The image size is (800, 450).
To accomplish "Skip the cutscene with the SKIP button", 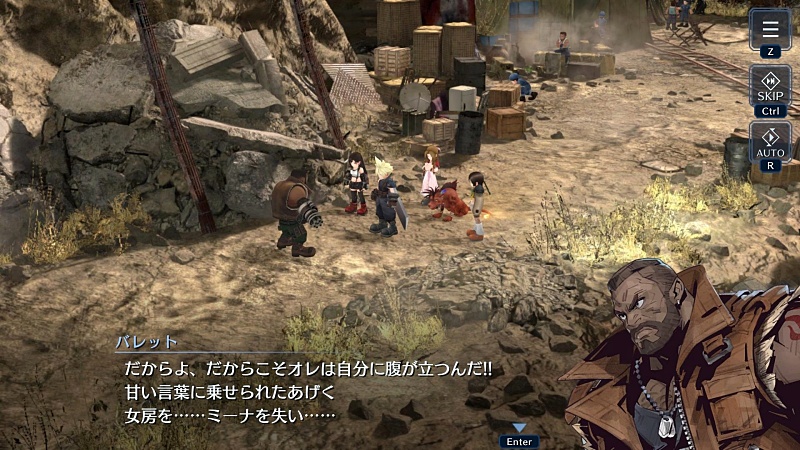I will (x=769, y=91).
